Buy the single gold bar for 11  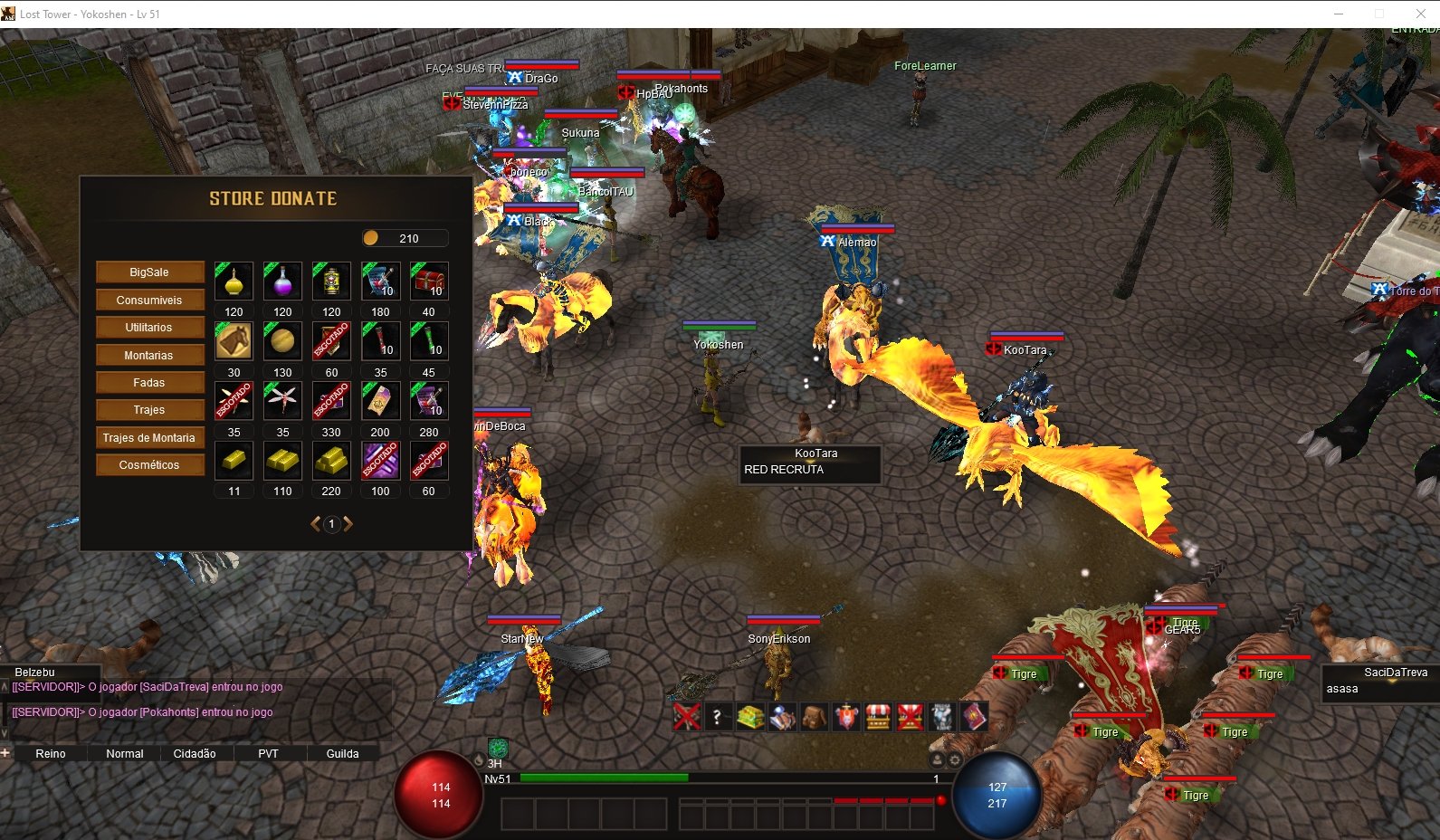234,461
